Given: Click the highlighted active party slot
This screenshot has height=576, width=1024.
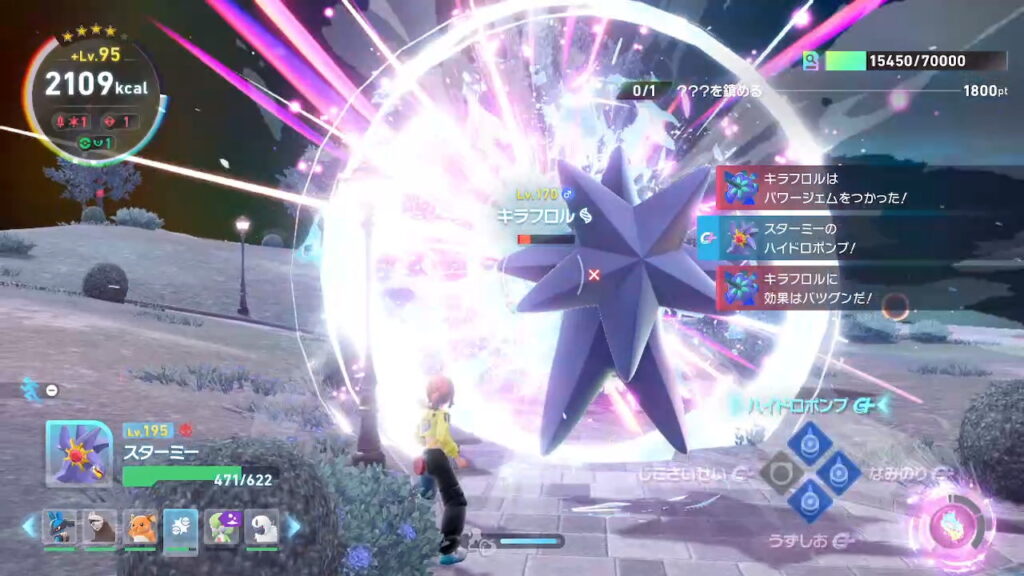Looking at the screenshot, I should click(x=181, y=526).
